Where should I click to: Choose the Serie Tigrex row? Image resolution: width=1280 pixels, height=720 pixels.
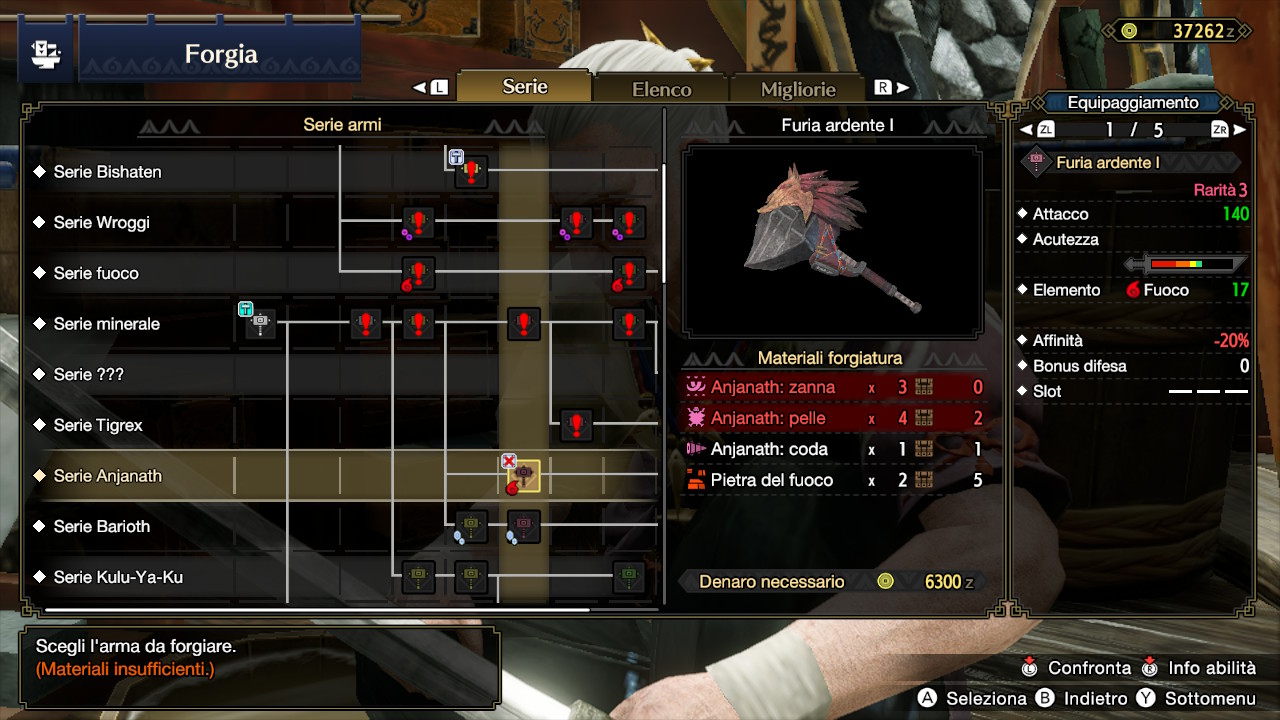pos(98,425)
